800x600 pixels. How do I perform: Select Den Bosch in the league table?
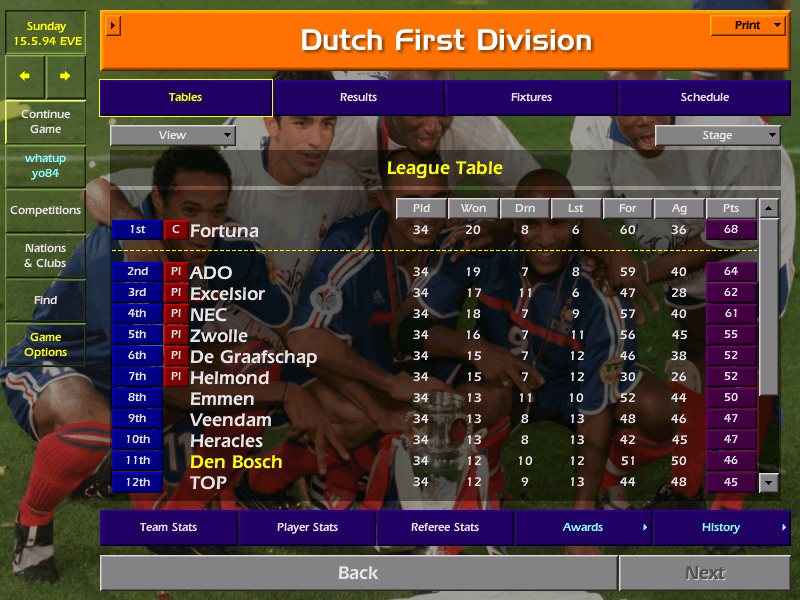[236, 462]
